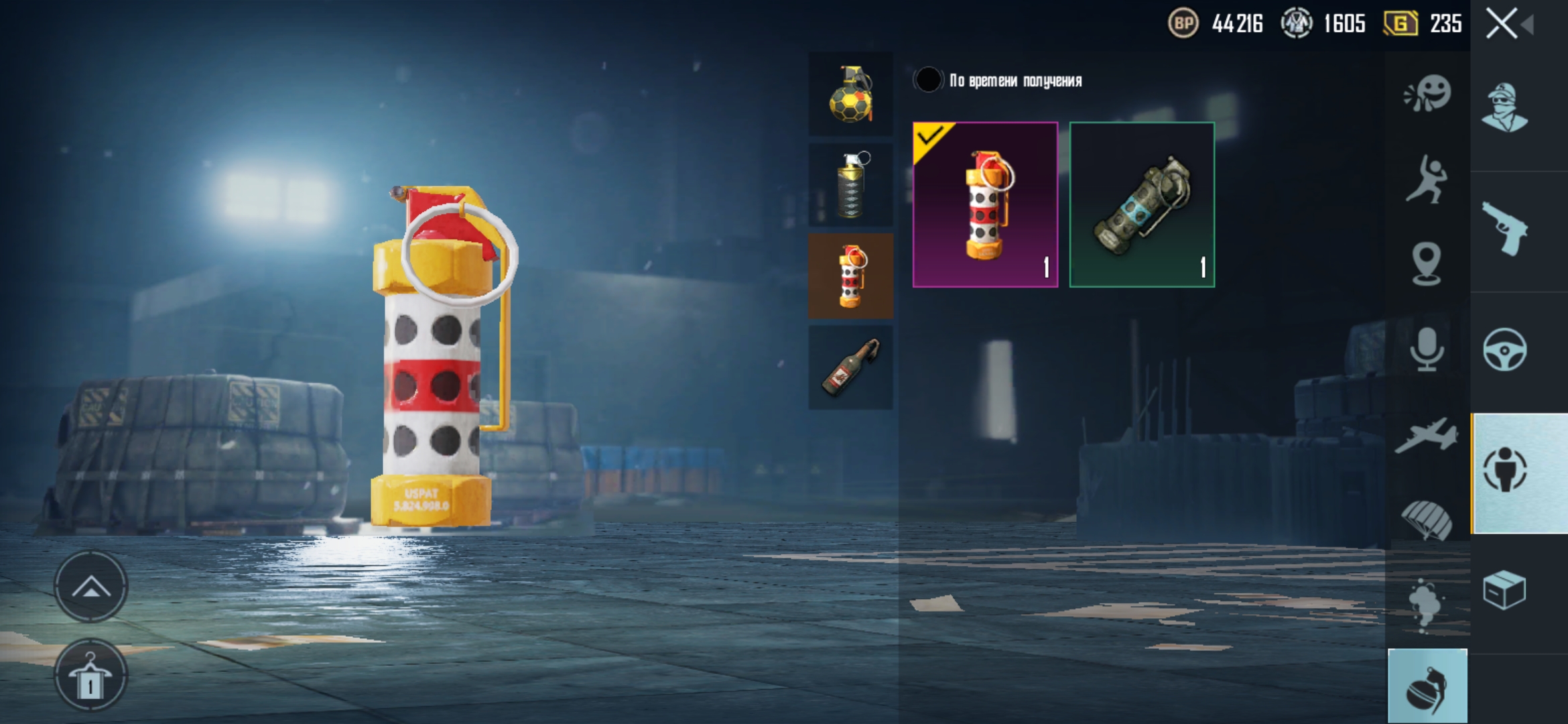Open the smoke grenade skin category
Image resolution: width=1568 pixels, height=724 pixels.
(x=850, y=185)
